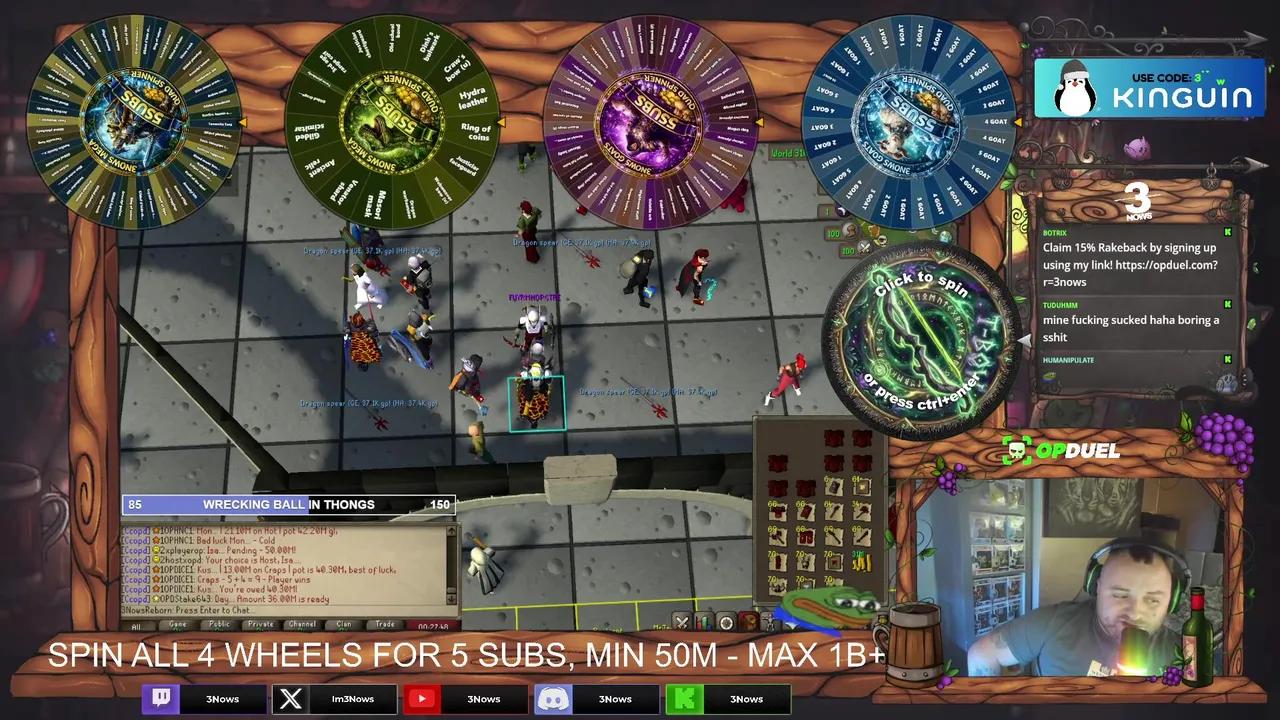Image resolution: width=1280 pixels, height=720 pixels.
Task: Select the crossed-tools icon in the game hotbar
Action: (682, 621)
